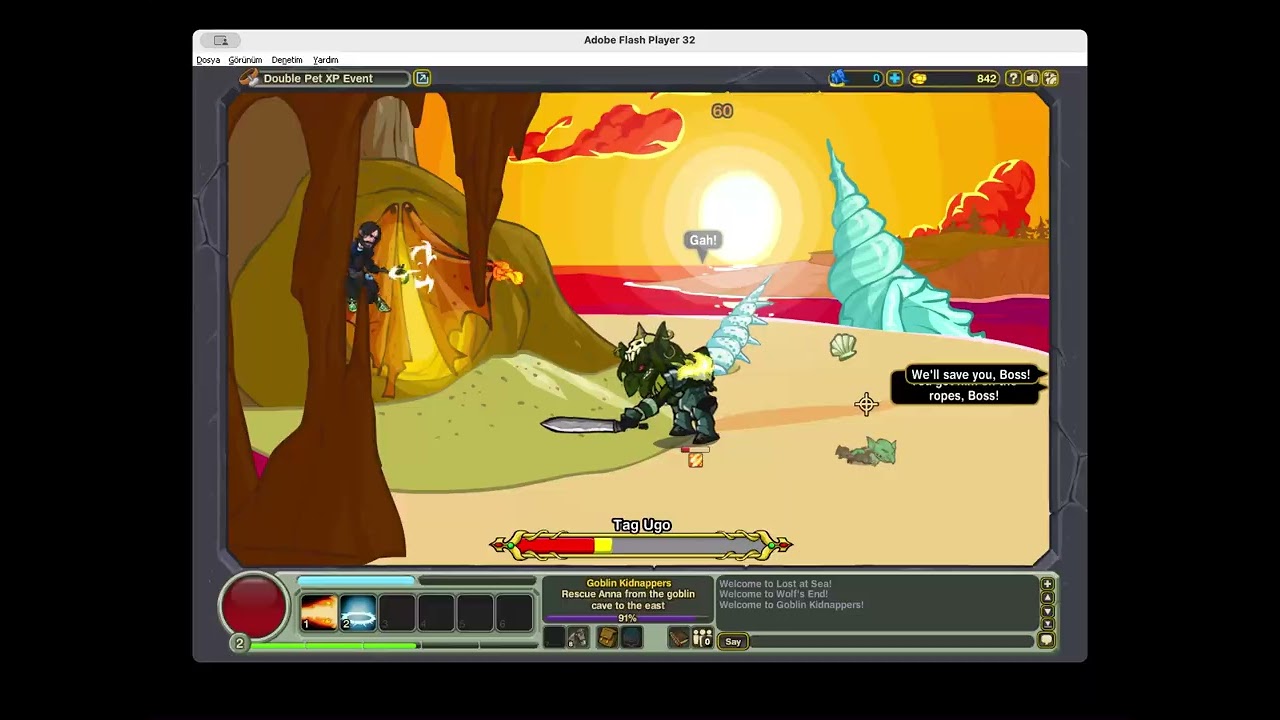
Task: Open the backpack inventory icon
Action: click(609, 636)
